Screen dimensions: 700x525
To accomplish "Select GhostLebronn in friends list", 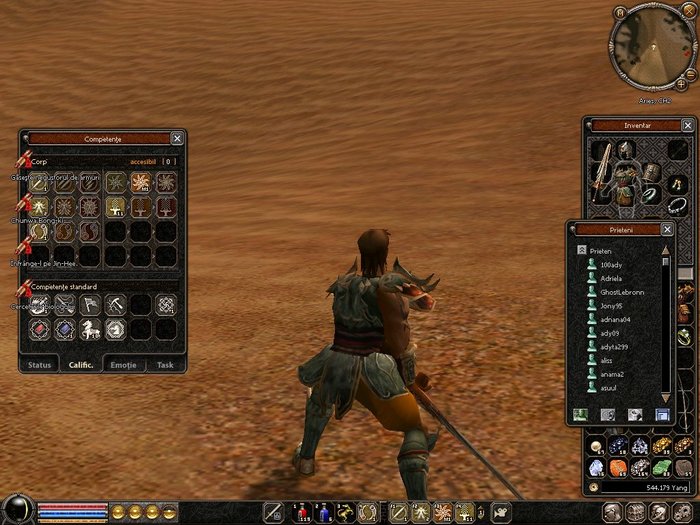I will [624, 291].
